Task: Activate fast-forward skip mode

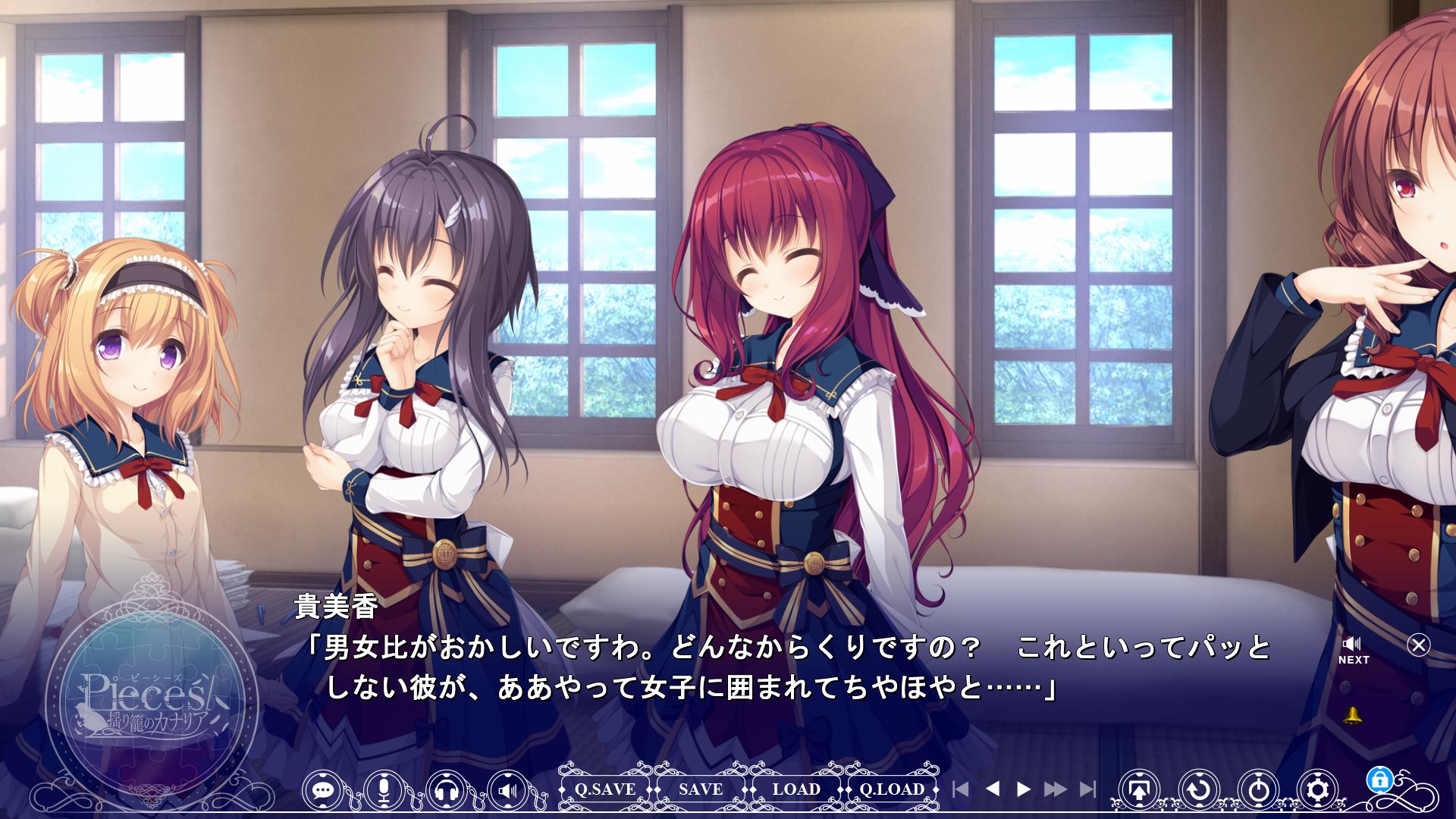Action: coord(1055,789)
